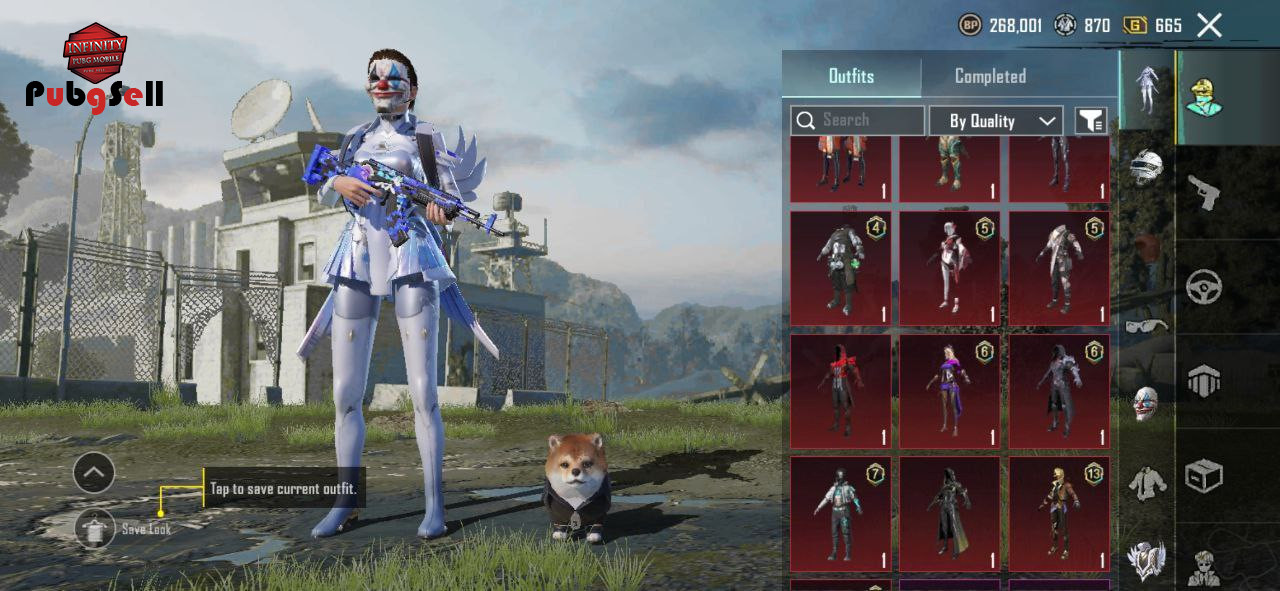Switch to the Completed tab
Image resolution: width=1280 pixels, height=591 pixels.
[x=990, y=76]
